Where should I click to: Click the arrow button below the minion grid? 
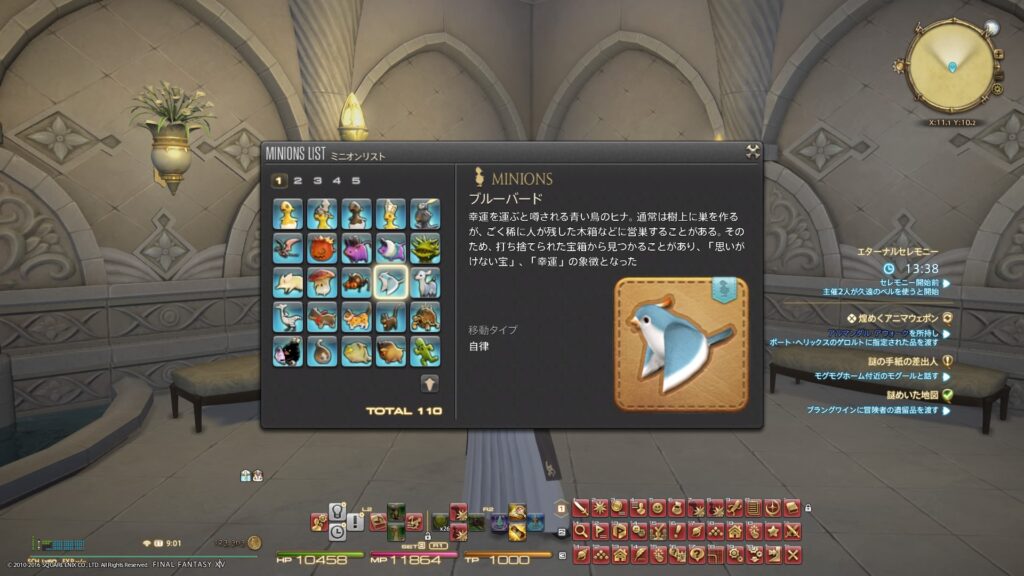pos(428,383)
